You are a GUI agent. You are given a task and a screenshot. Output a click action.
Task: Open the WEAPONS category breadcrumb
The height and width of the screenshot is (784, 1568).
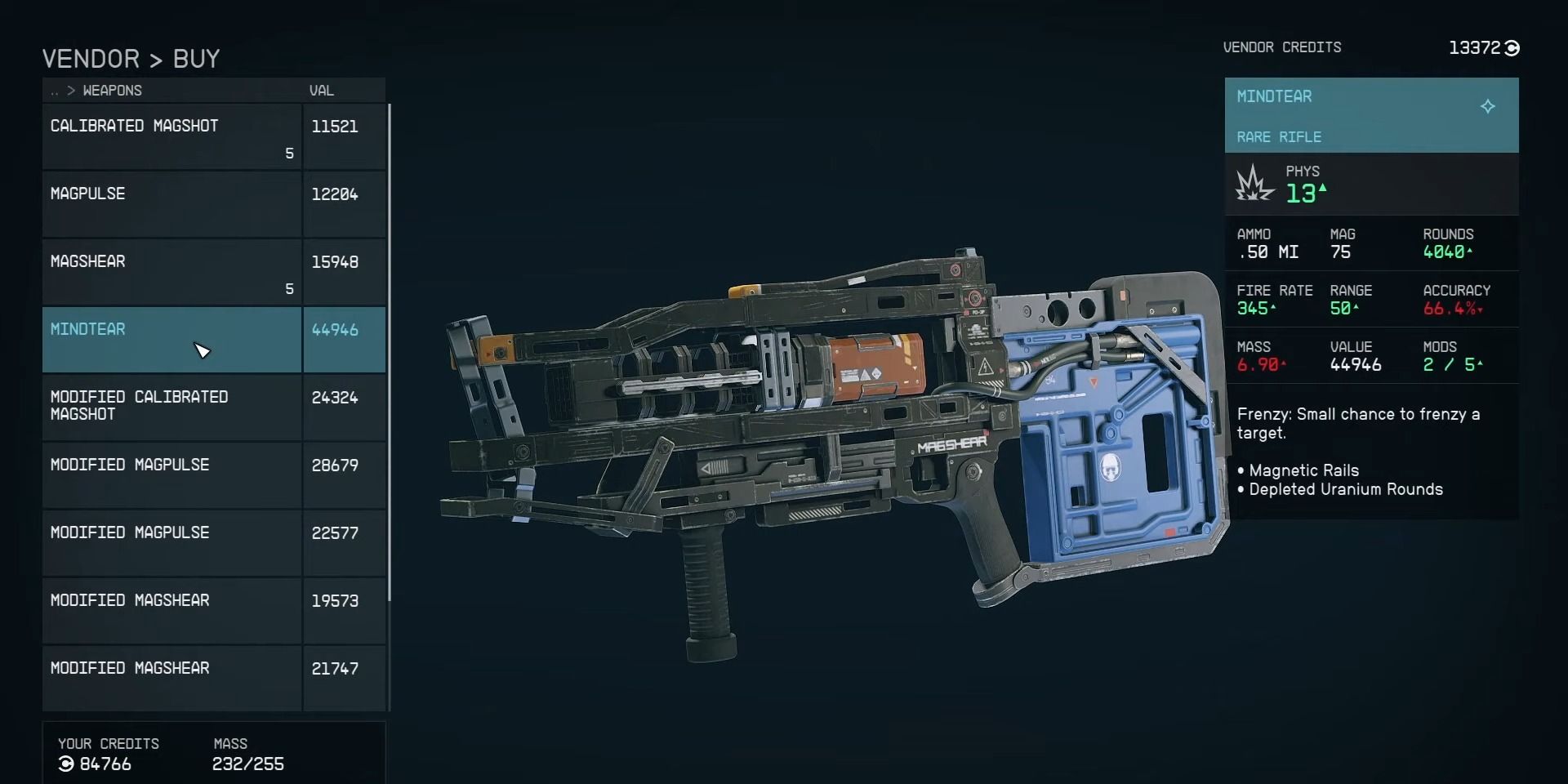(x=112, y=91)
